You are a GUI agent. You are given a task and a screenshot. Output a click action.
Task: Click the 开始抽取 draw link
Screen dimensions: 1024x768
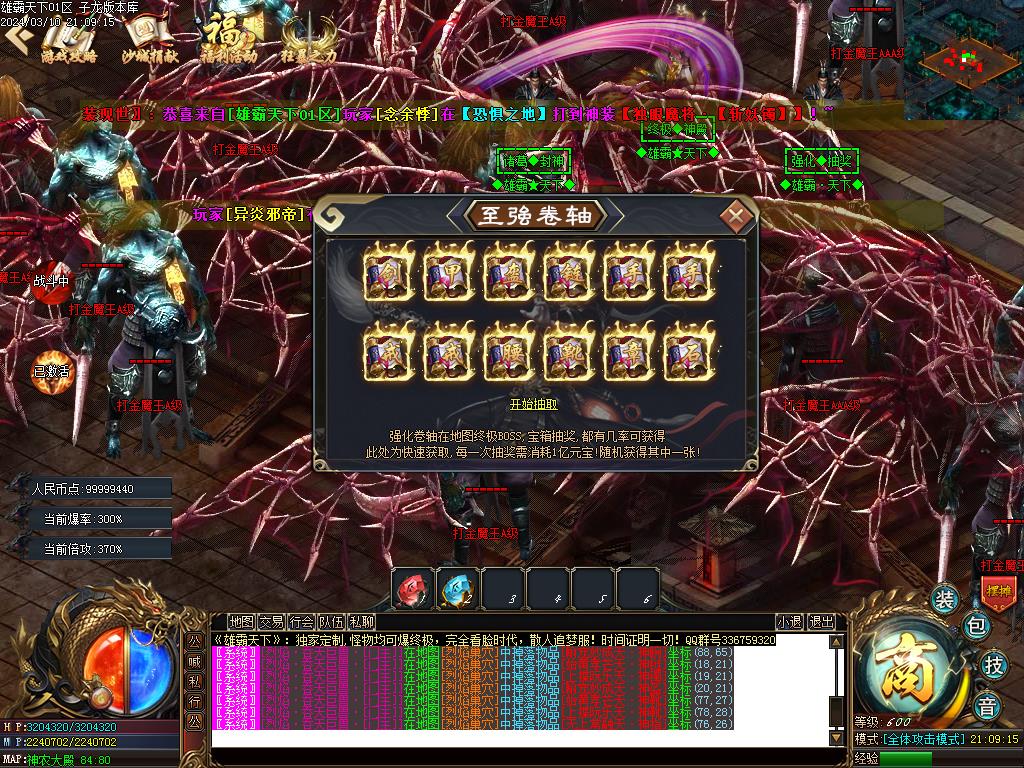(534, 404)
